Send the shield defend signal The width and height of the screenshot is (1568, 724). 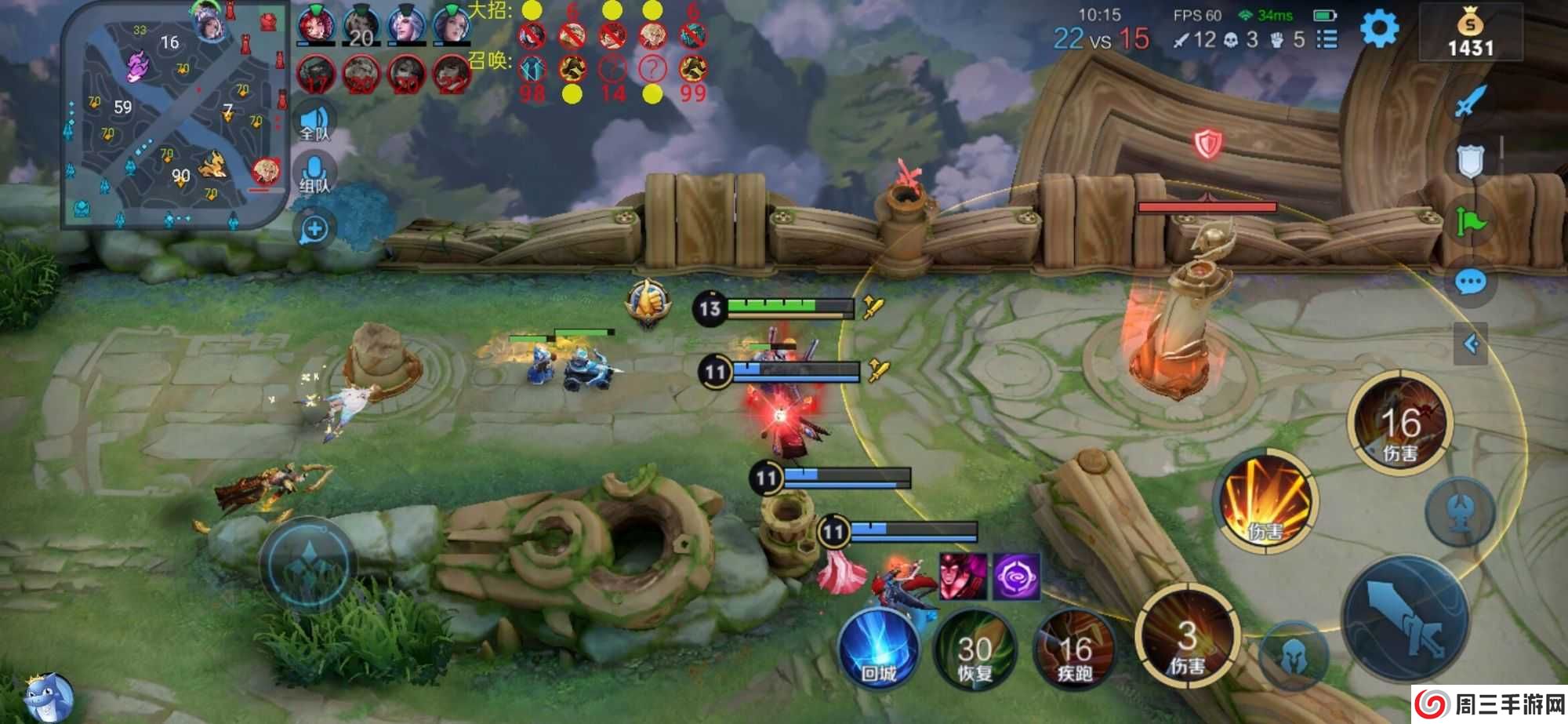[x=1470, y=161]
